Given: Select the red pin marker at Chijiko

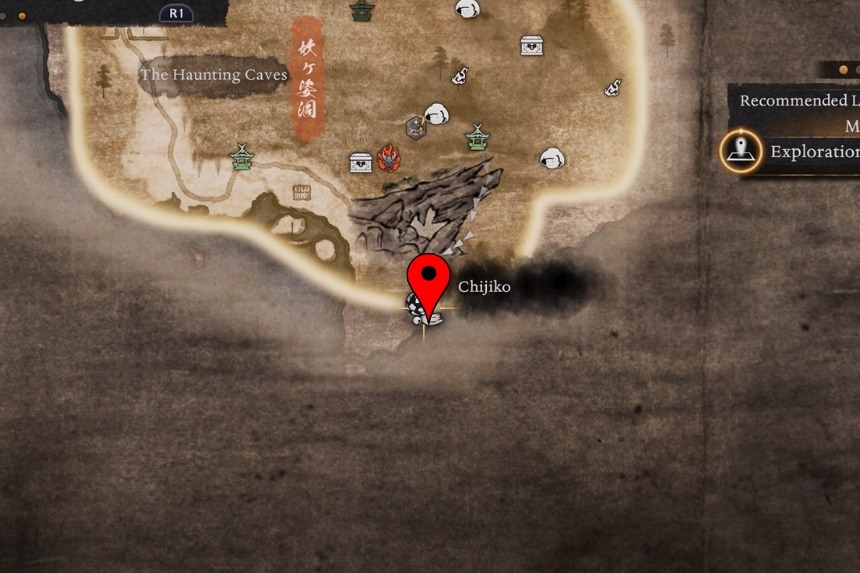Looking at the screenshot, I should [431, 280].
